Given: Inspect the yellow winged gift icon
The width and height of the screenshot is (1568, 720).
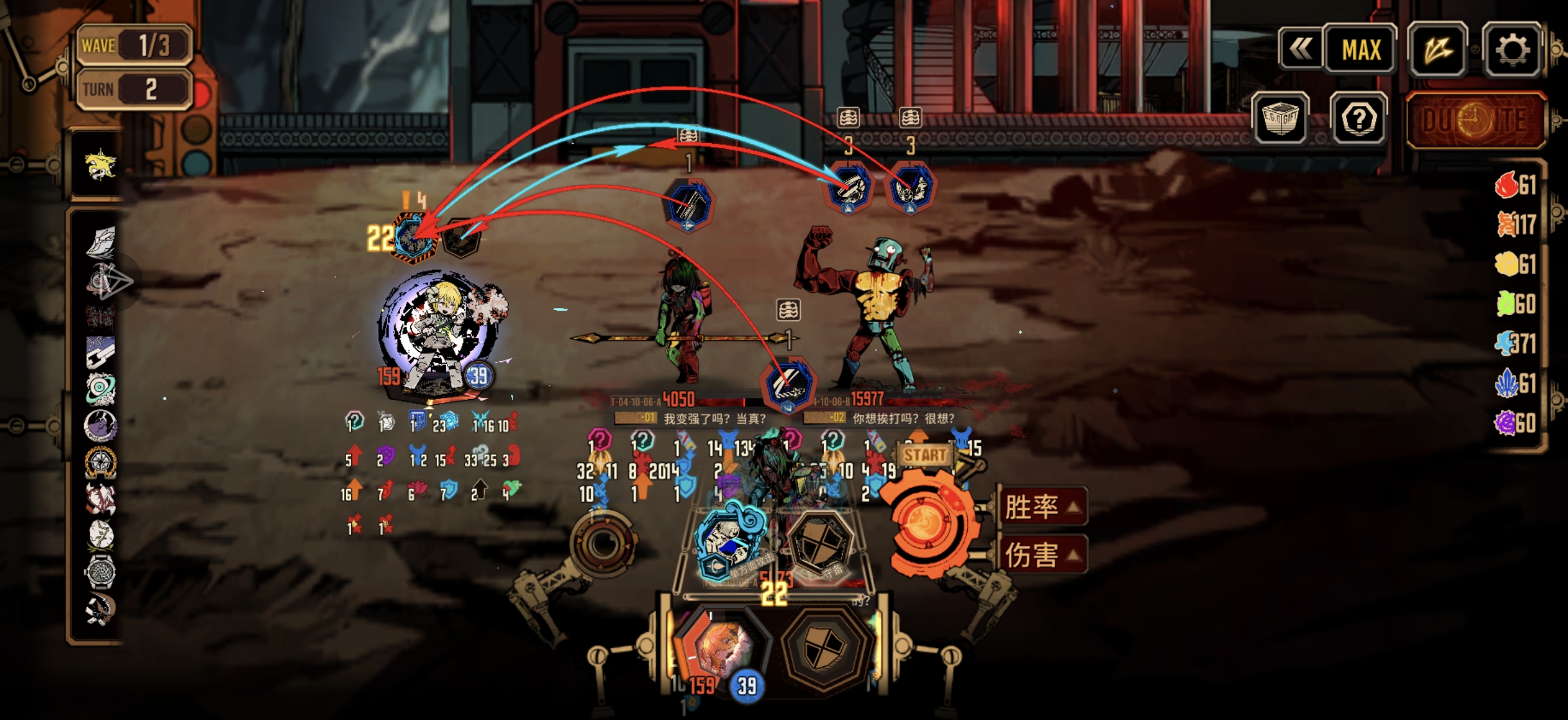Looking at the screenshot, I should coord(100,165).
